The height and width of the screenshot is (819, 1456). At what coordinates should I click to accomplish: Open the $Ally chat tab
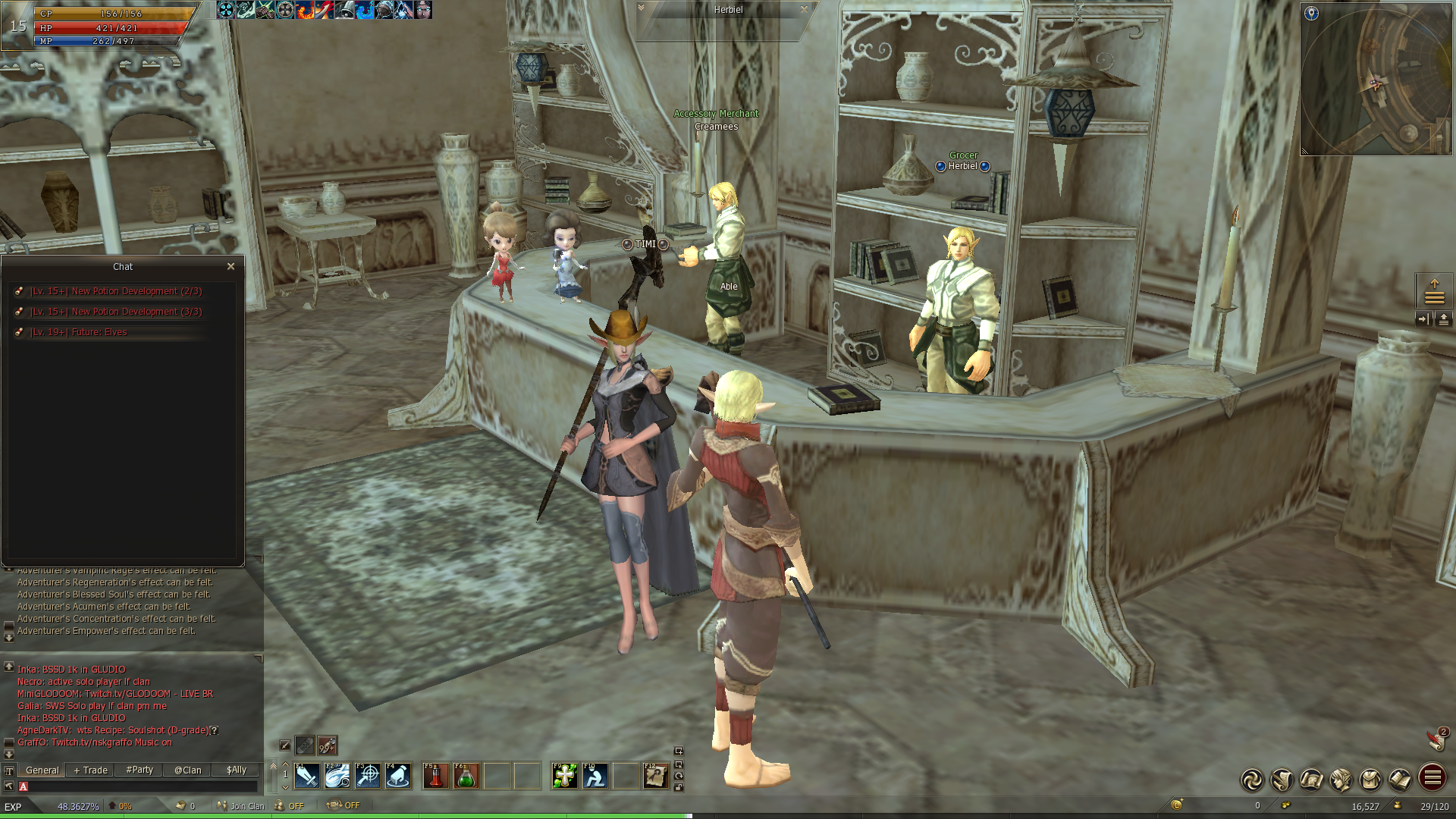(237, 770)
